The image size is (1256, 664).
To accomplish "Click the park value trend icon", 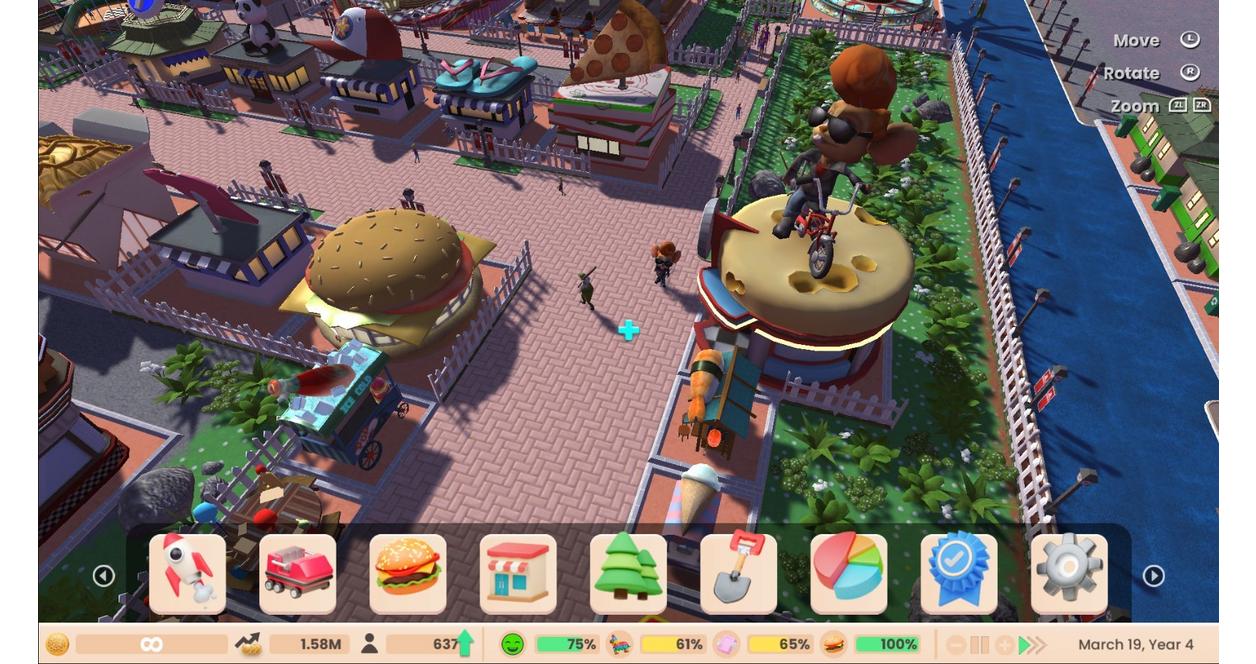I will coord(248,645).
